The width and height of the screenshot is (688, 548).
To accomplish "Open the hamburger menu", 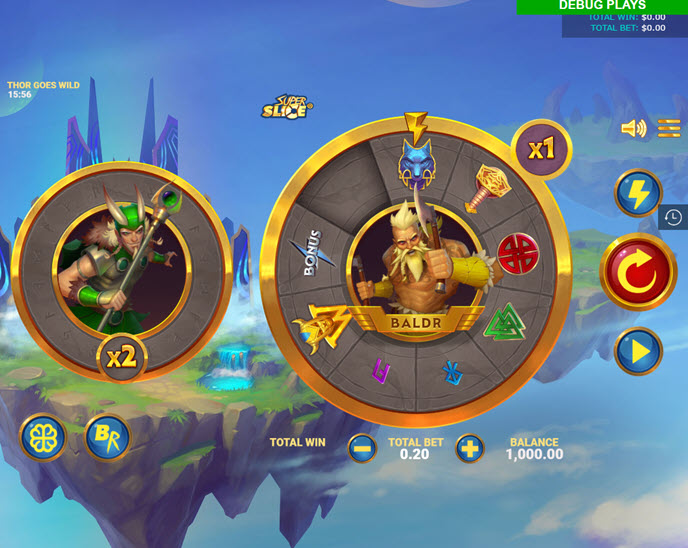I will 669,129.
